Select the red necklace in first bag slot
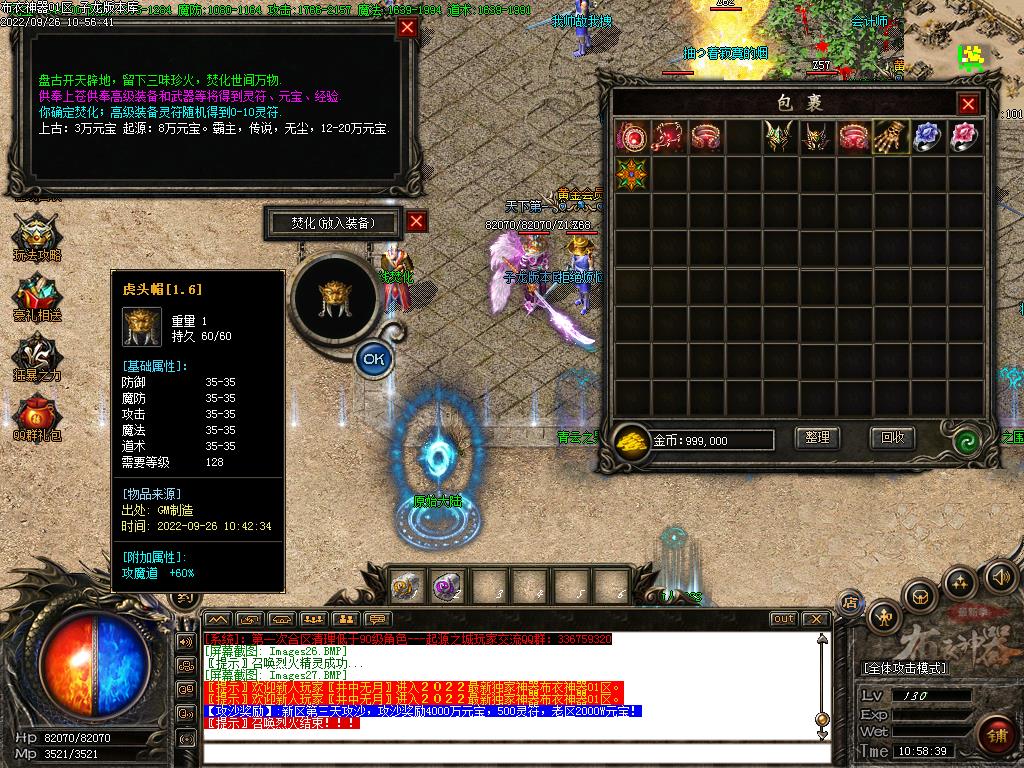1024x768 pixels. click(632, 137)
